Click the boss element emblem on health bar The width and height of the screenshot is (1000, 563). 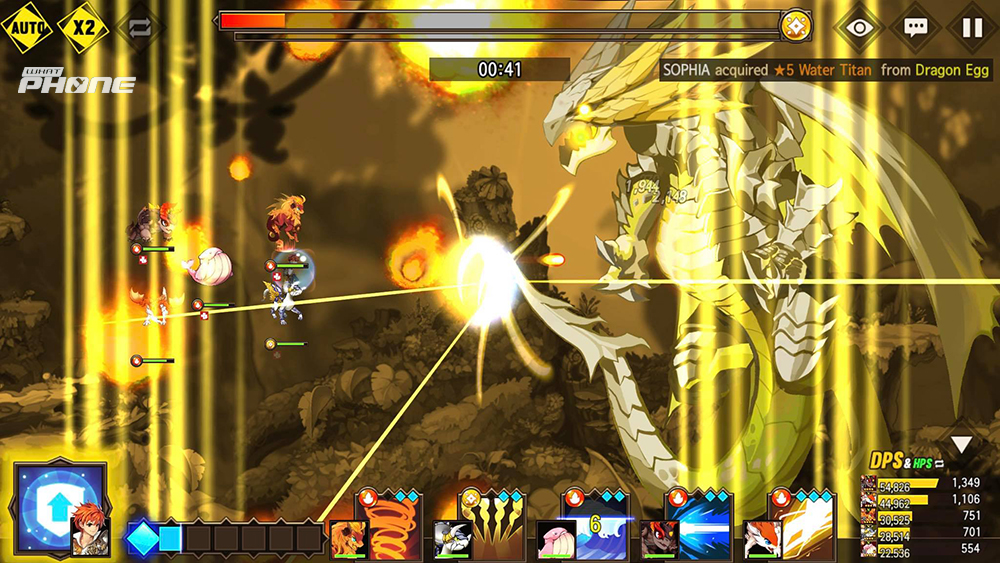pyautogui.click(x=796, y=25)
